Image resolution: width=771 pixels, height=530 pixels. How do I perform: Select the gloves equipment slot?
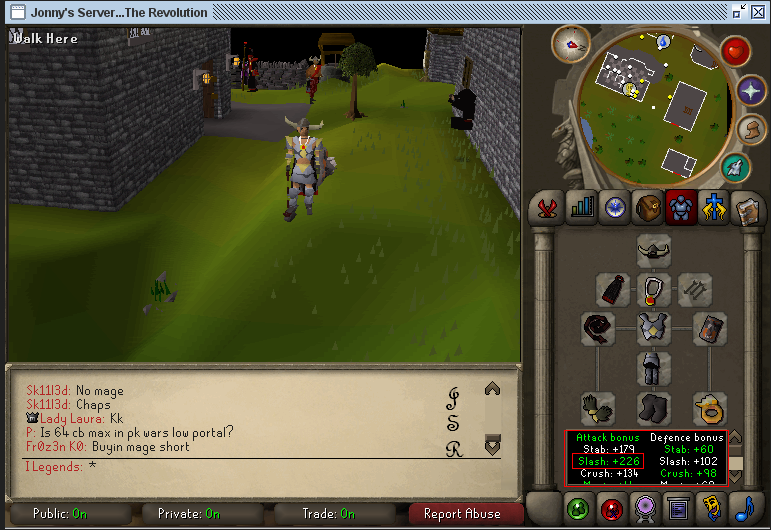tap(599, 408)
